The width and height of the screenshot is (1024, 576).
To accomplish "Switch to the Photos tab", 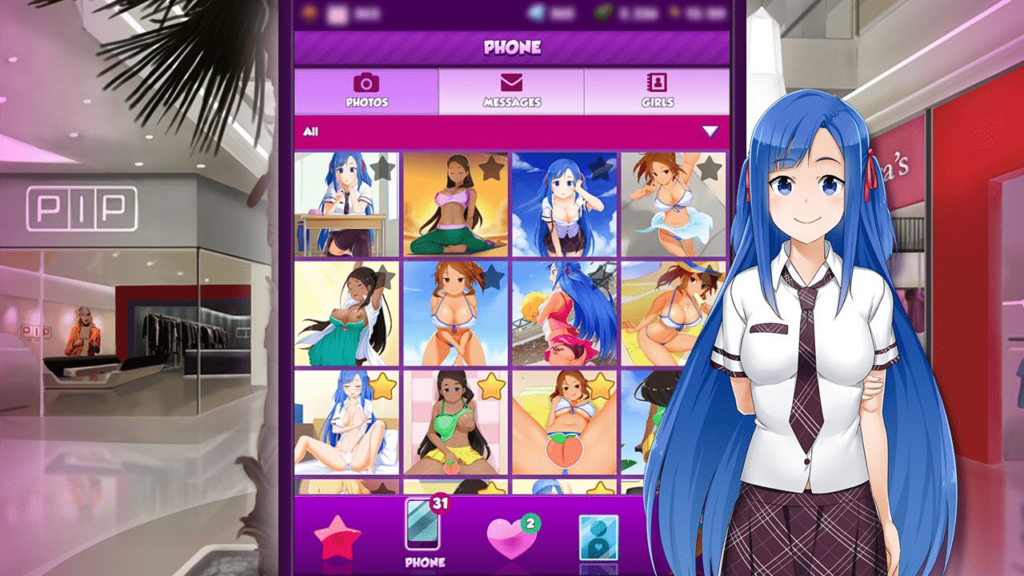I will (366, 91).
